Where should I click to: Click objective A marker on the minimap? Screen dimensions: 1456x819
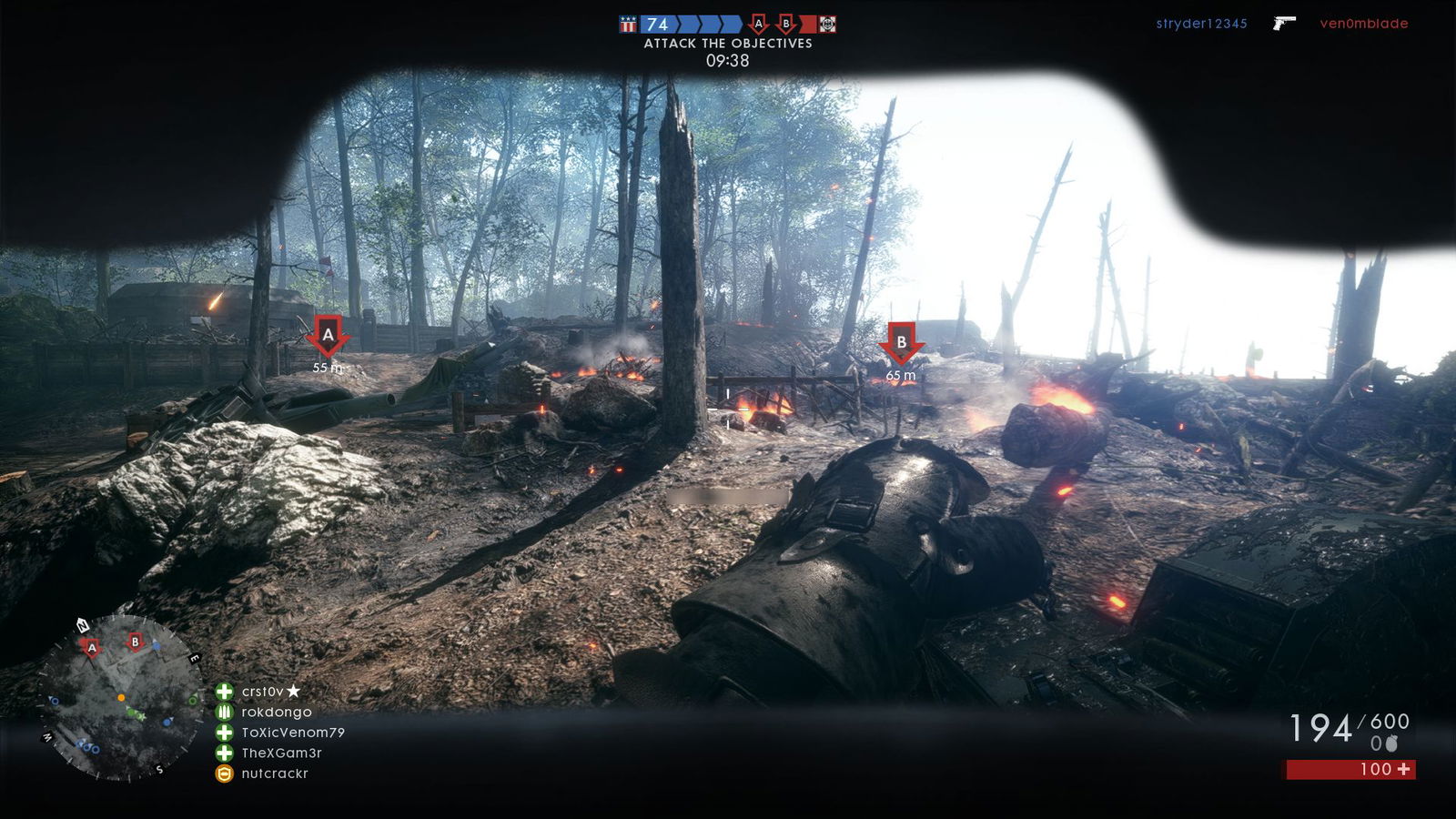pos(91,648)
